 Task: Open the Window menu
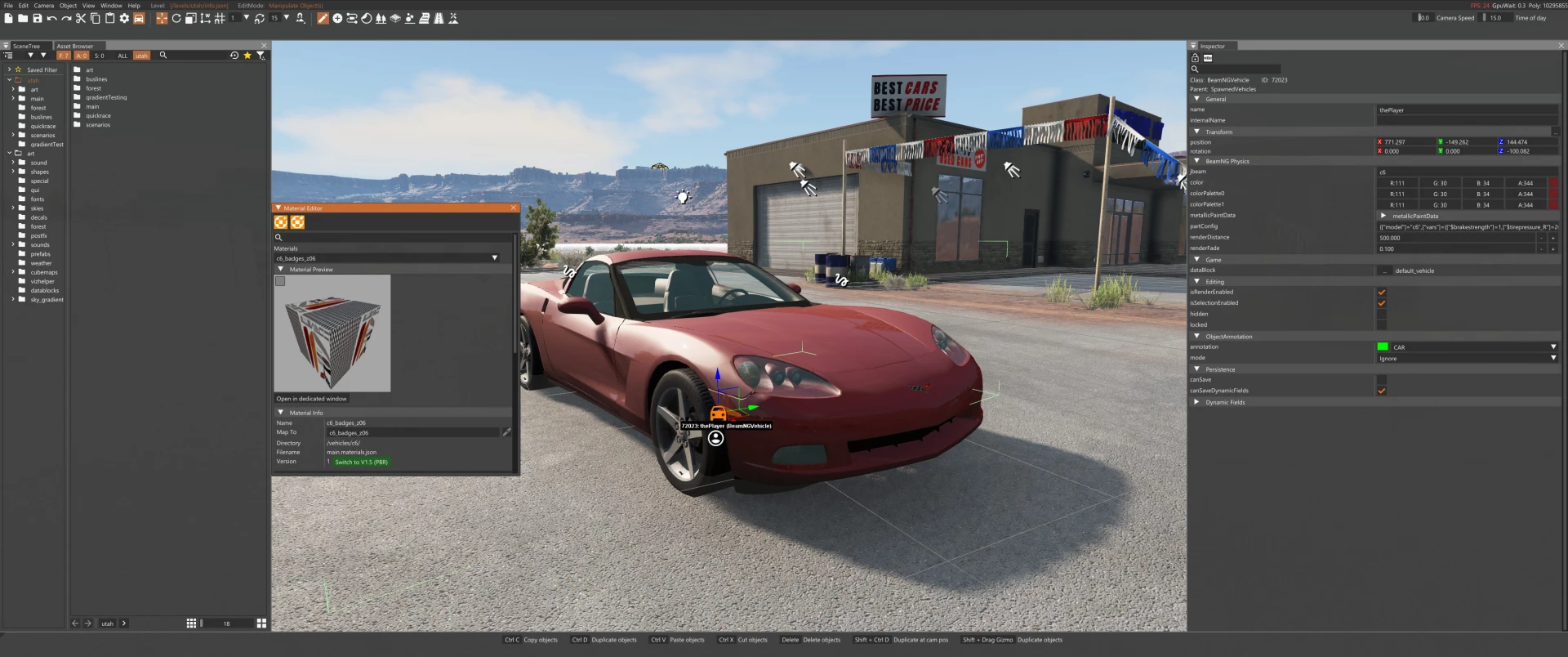(x=111, y=6)
